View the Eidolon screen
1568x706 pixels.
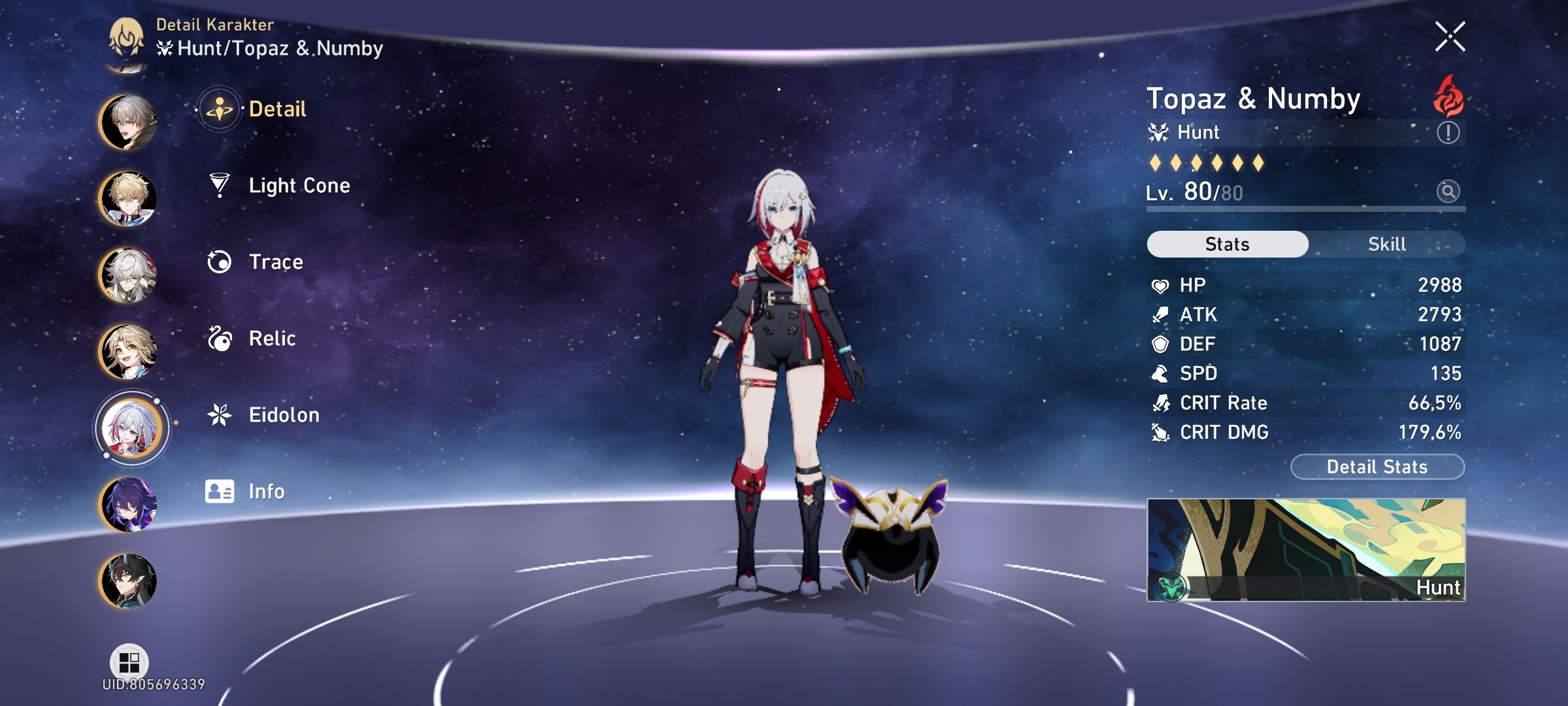point(284,414)
